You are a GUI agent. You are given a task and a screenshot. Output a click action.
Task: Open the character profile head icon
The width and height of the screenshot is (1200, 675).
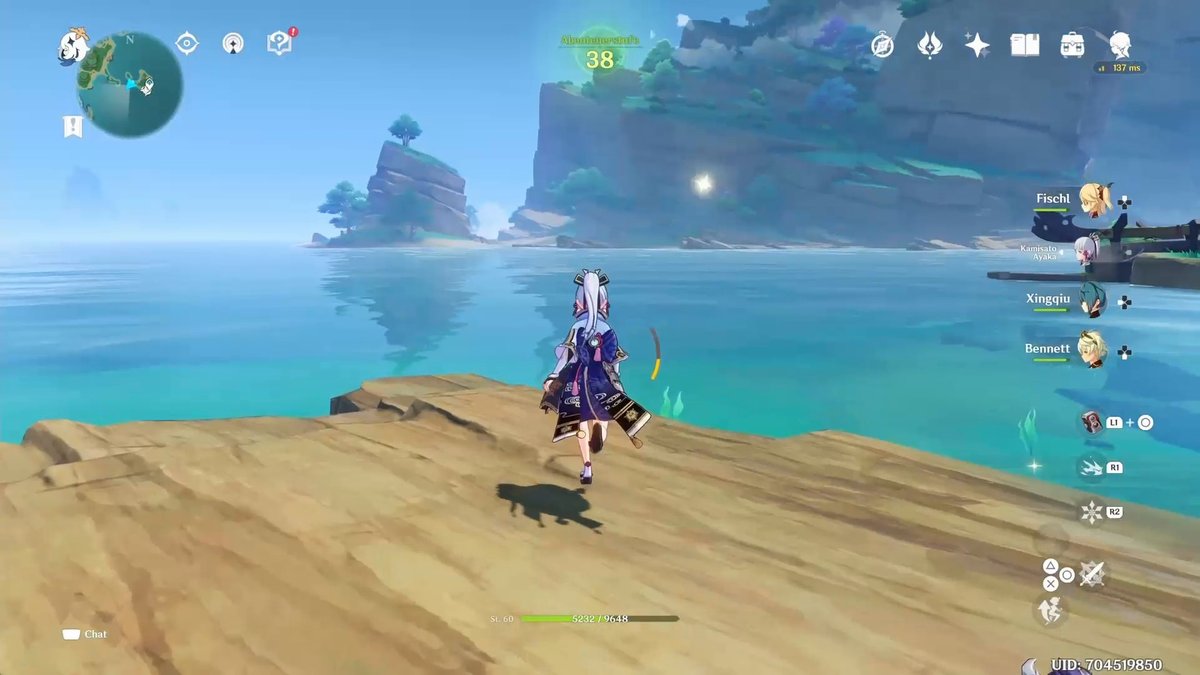click(x=1121, y=44)
